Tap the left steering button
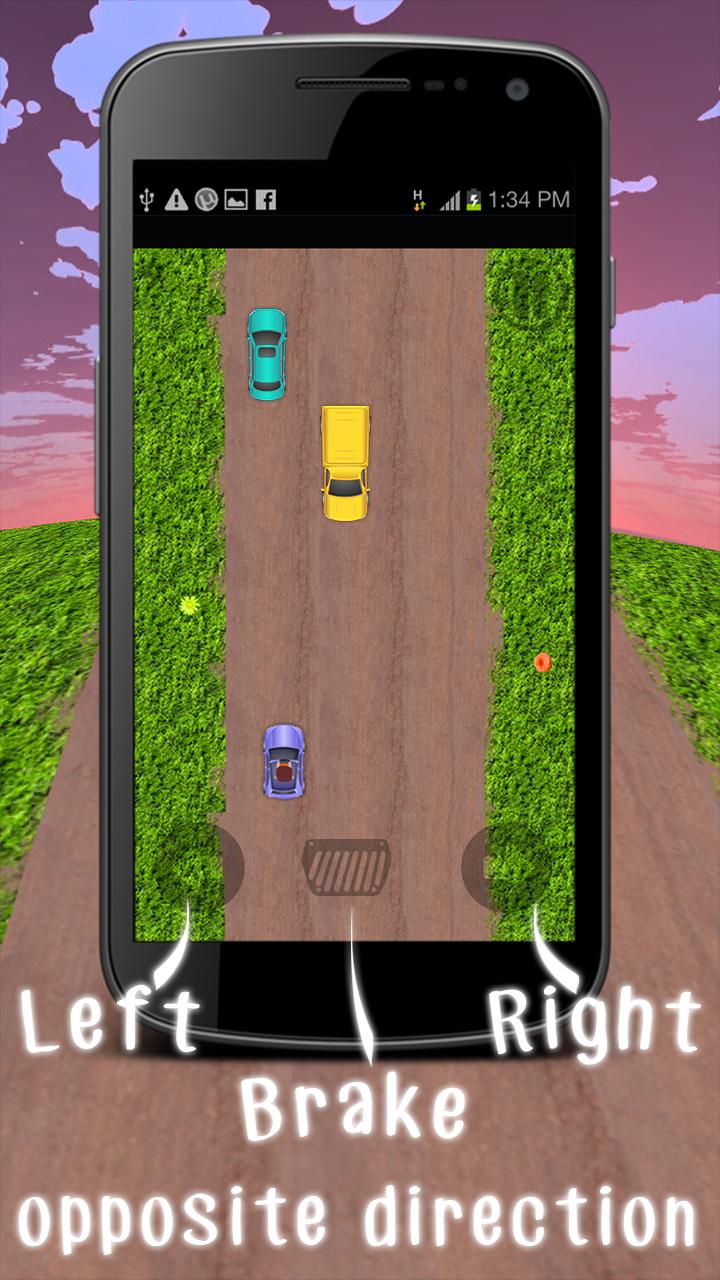 199,867
